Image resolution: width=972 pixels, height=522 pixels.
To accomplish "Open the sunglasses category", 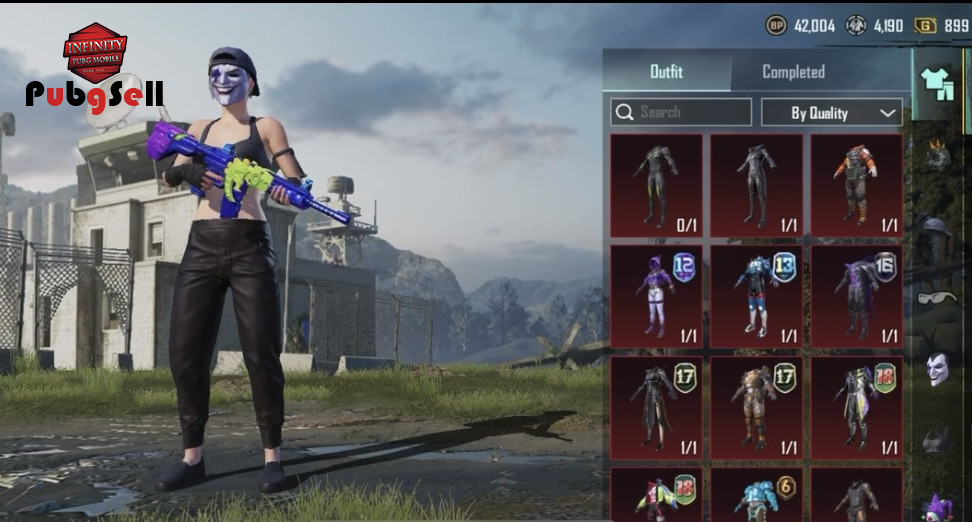I will click(936, 298).
